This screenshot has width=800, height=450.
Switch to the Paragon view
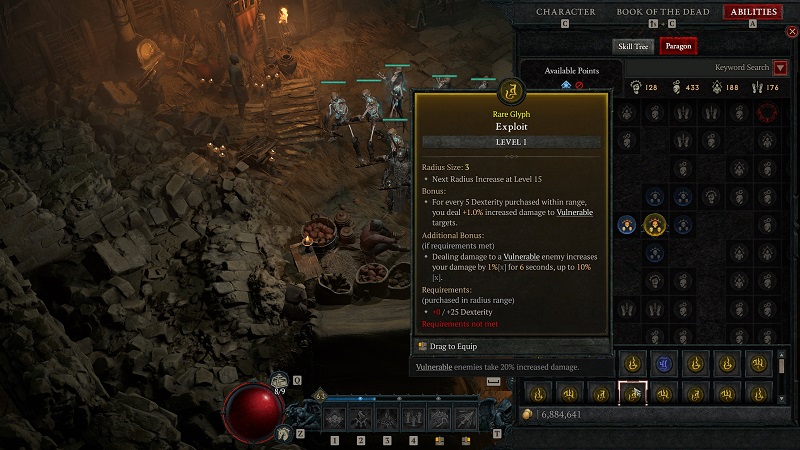pyautogui.click(x=678, y=46)
